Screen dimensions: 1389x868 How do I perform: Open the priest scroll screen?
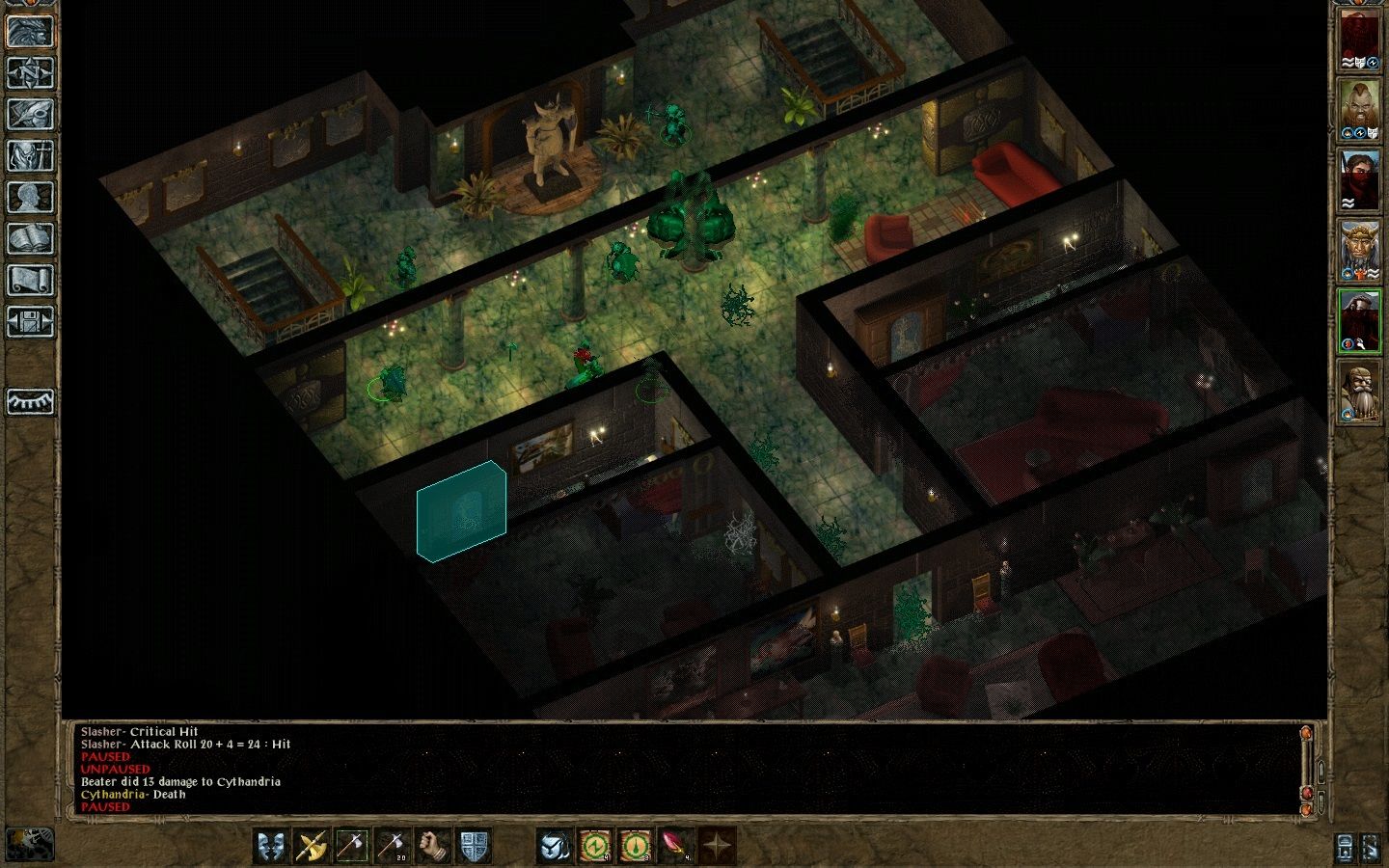[x=30, y=280]
